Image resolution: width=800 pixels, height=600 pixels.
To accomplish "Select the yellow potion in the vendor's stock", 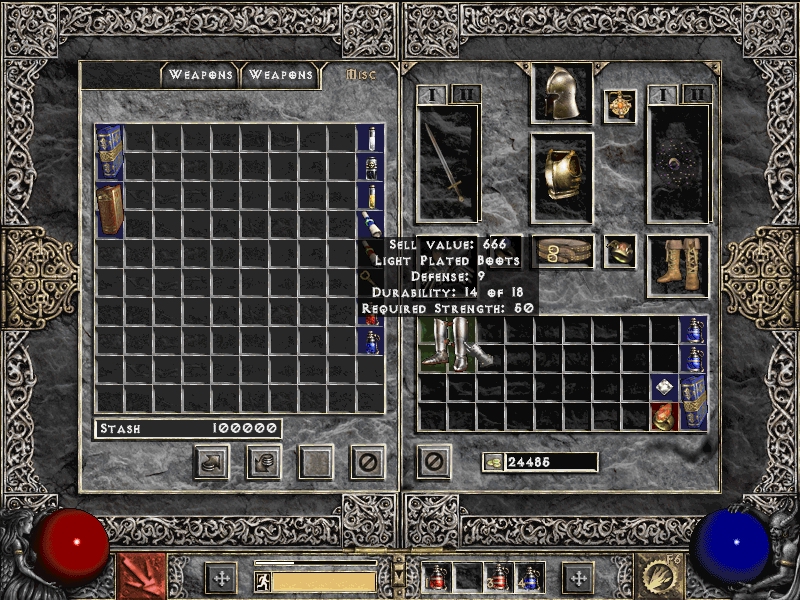I will coord(369,196).
